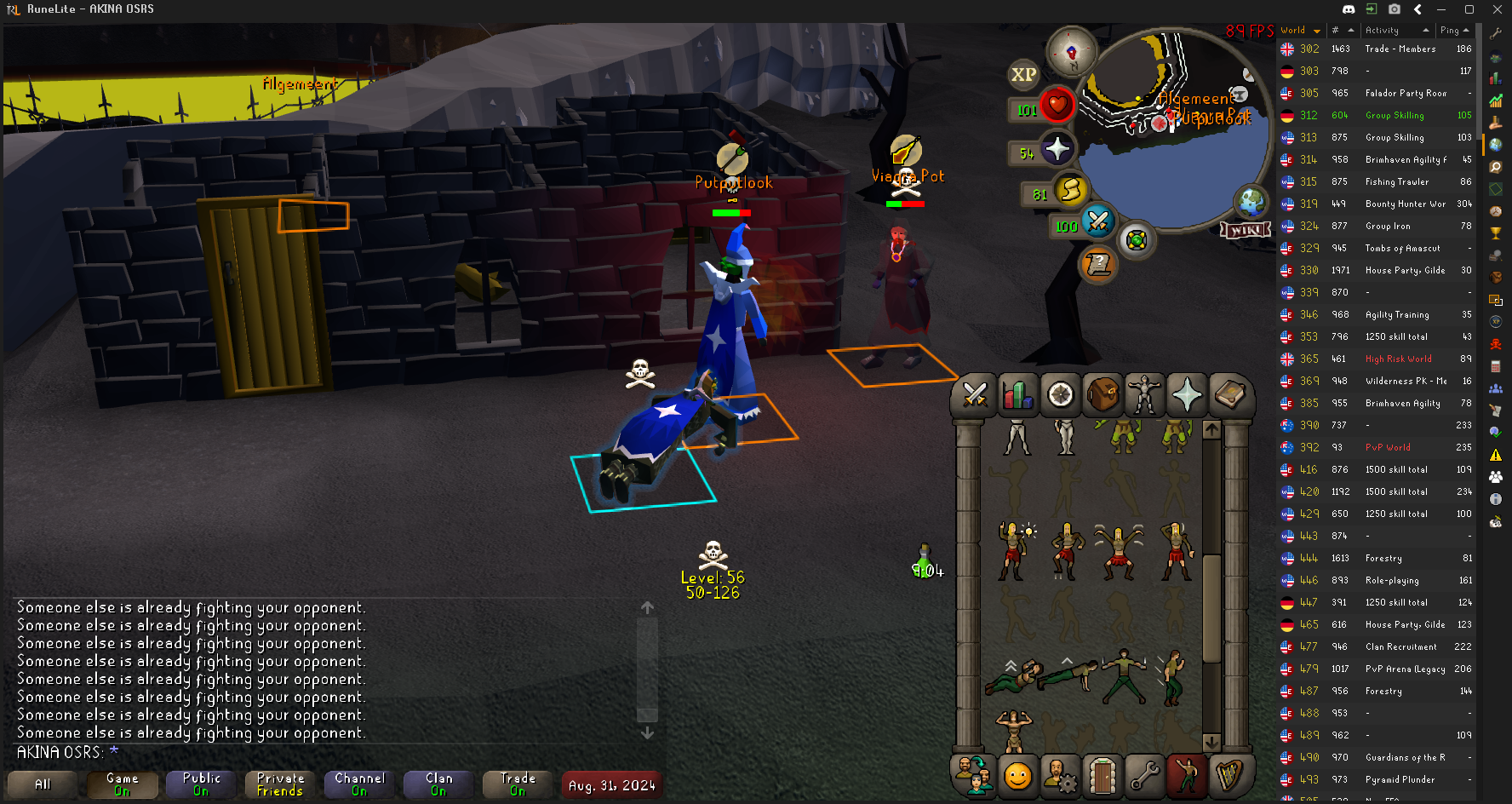Open the Settings wrench tab
Screen dimensions: 1512x804
pos(1144,776)
